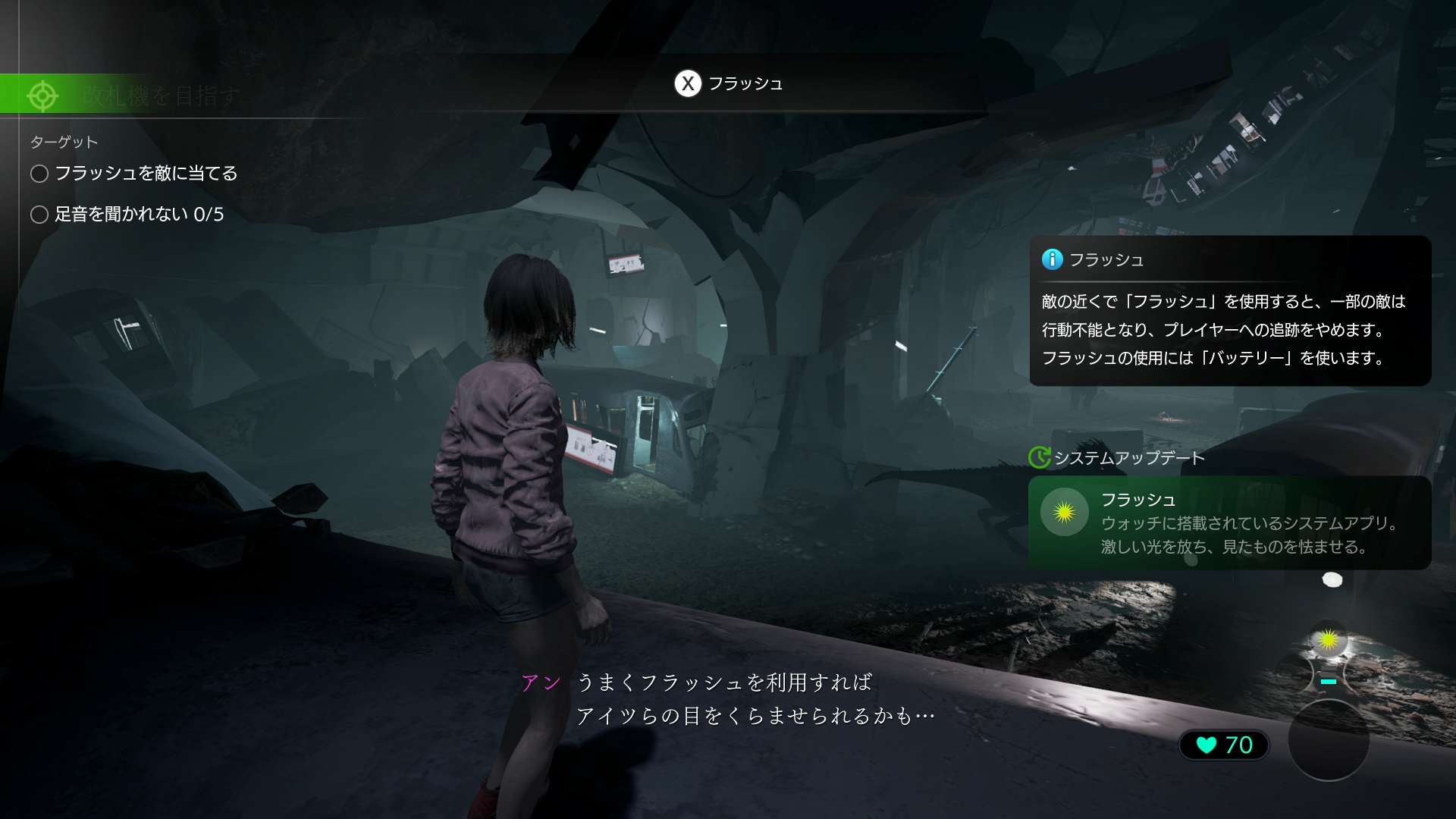1456x819 pixels.
Task: Click the Flash app icon in the system update notification
Action: point(1064,511)
